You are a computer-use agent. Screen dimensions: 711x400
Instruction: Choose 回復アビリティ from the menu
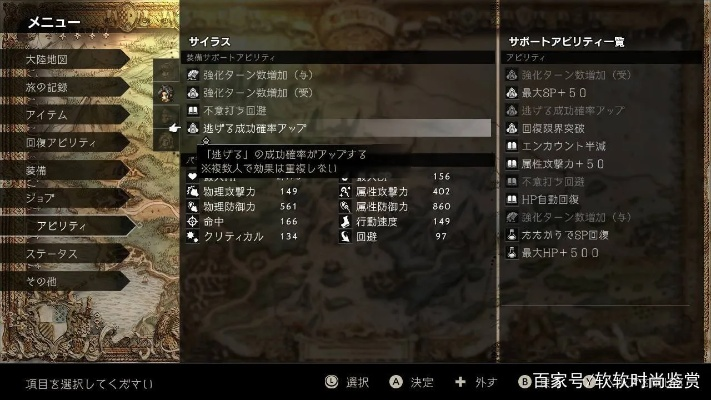point(60,143)
